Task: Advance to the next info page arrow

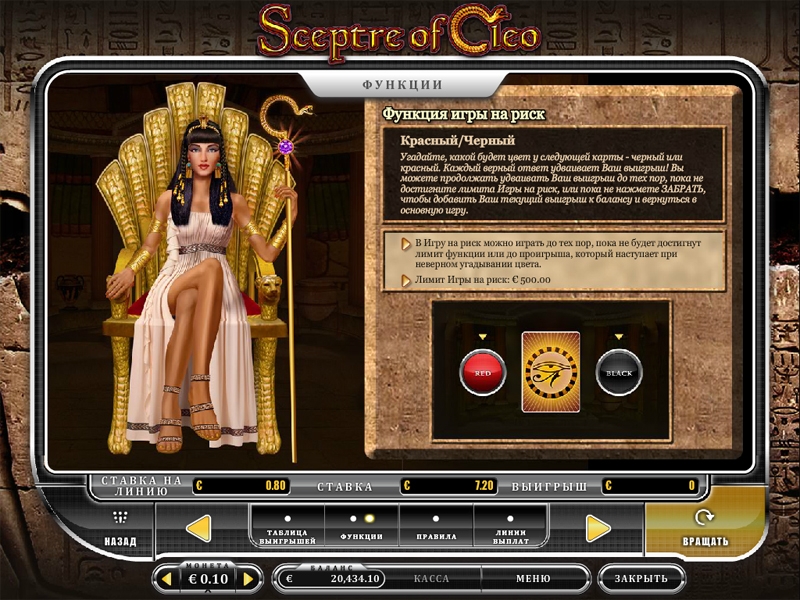Action: (x=598, y=528)
